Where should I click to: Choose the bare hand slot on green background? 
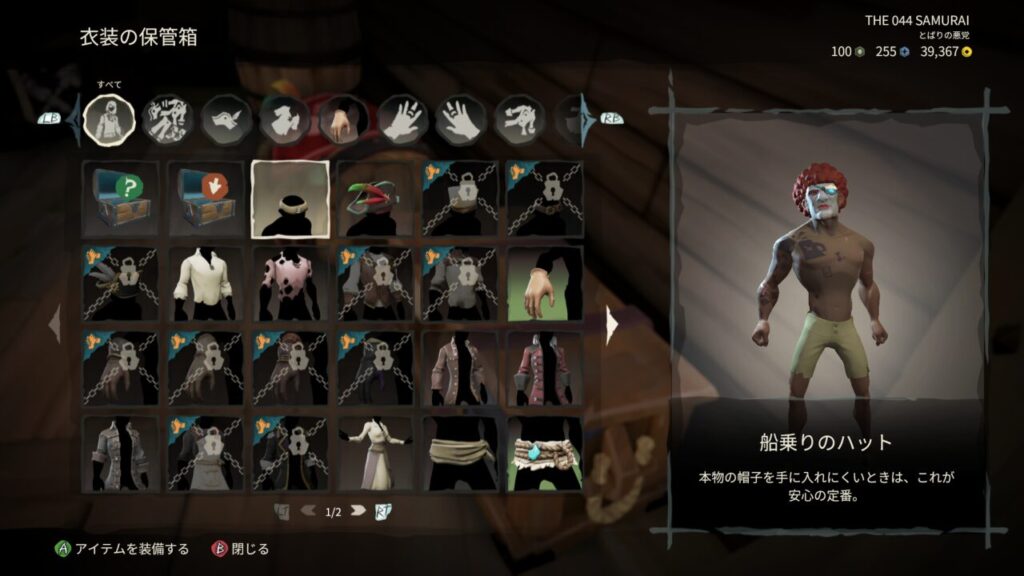tap(544, 284)
